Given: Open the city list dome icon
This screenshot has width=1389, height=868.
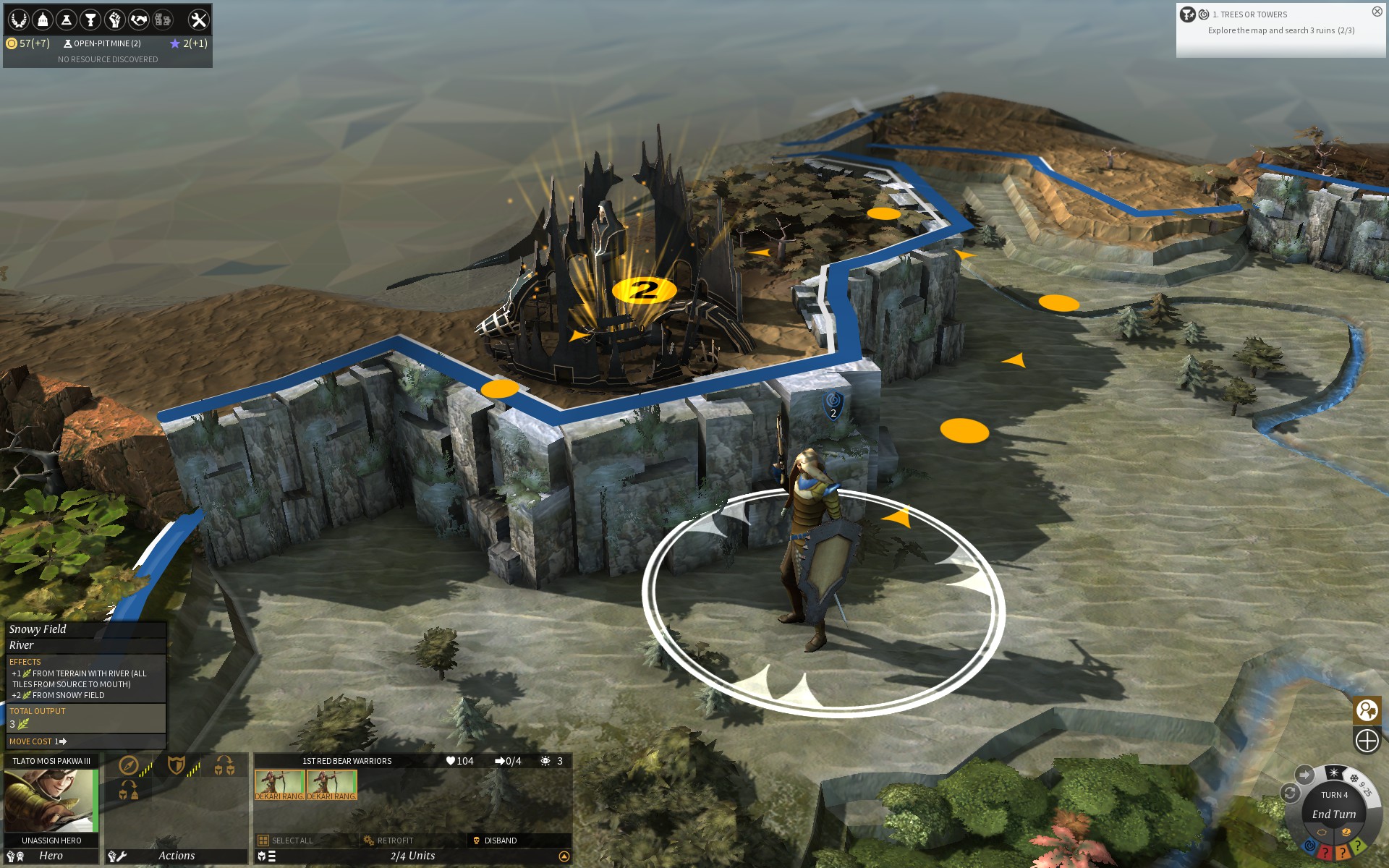Looking at the screenshot, I should [43, 20].
